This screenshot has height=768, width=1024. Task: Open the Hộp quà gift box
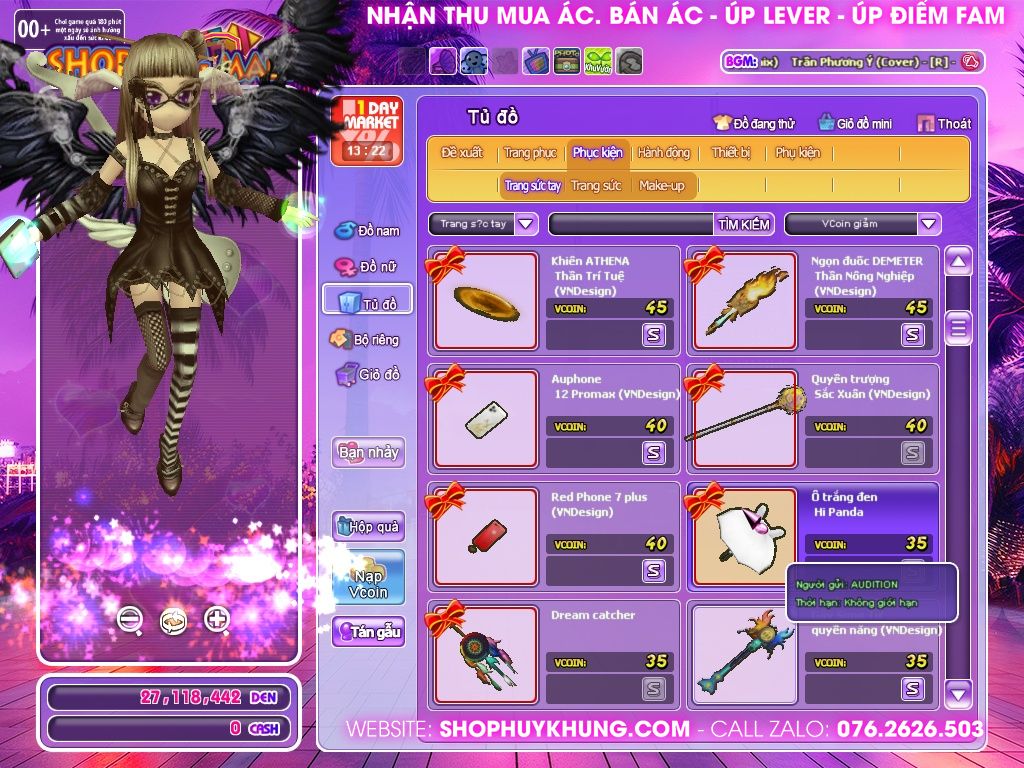point(368,527)
